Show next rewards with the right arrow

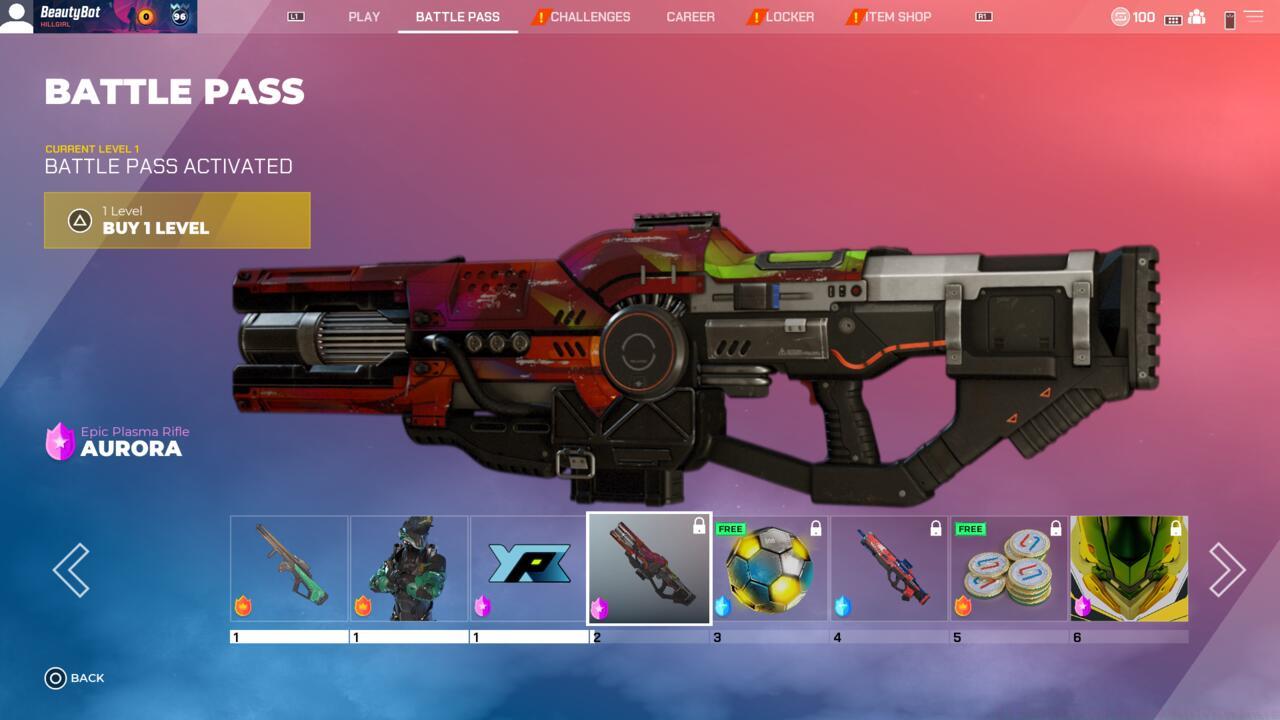(x=1226, y=570)
